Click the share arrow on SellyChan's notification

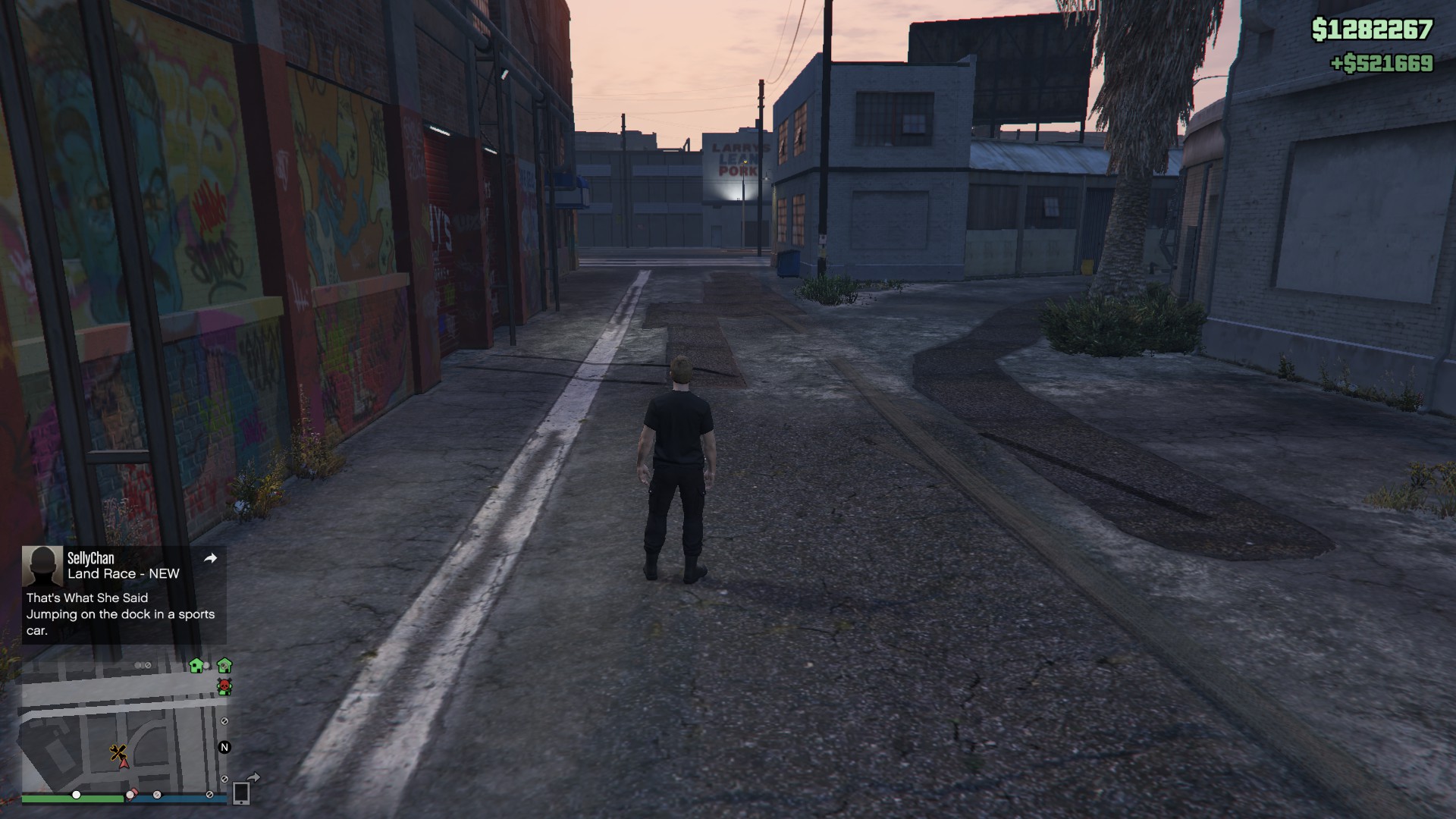click(211, 558)
